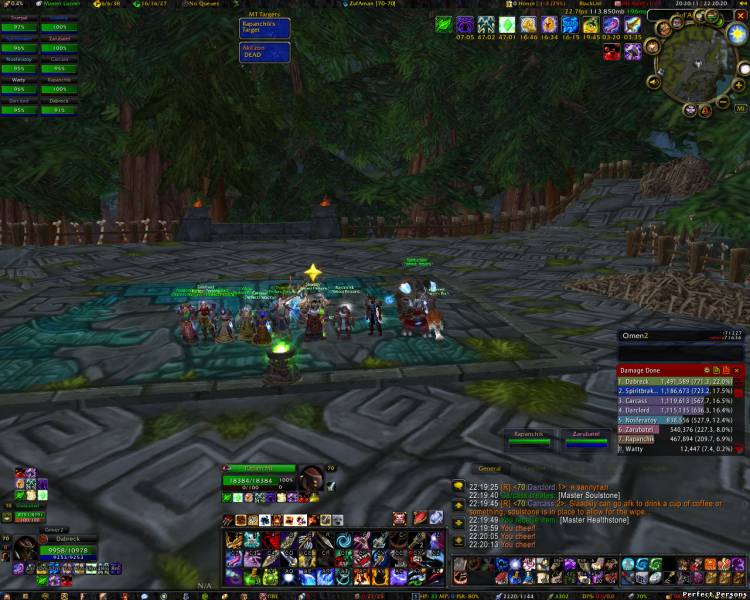Click Watty's raid frame
Image resolution: width=750 pixels, height=600 pixels.
[19, 85]
